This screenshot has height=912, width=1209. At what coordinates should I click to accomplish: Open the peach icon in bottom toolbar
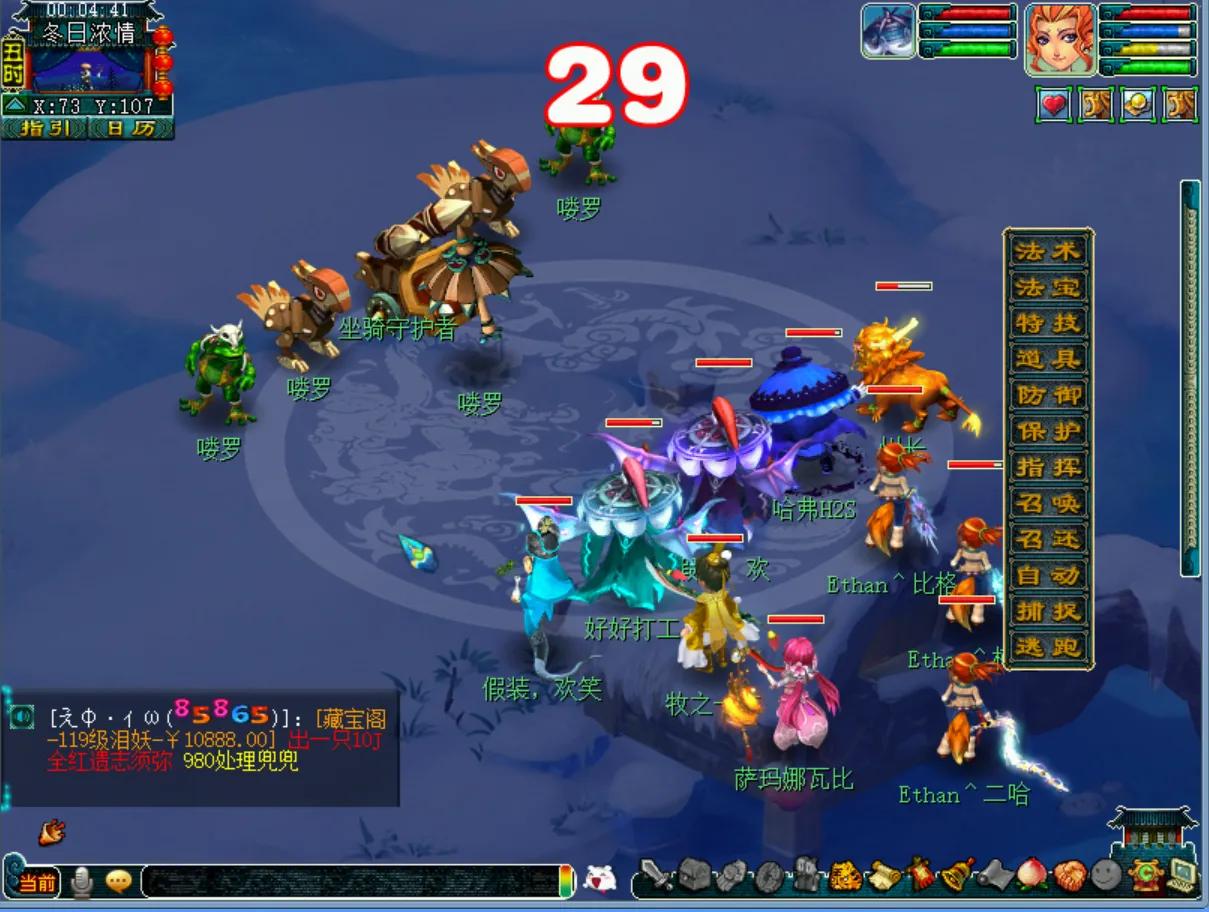coord(1031,875)
